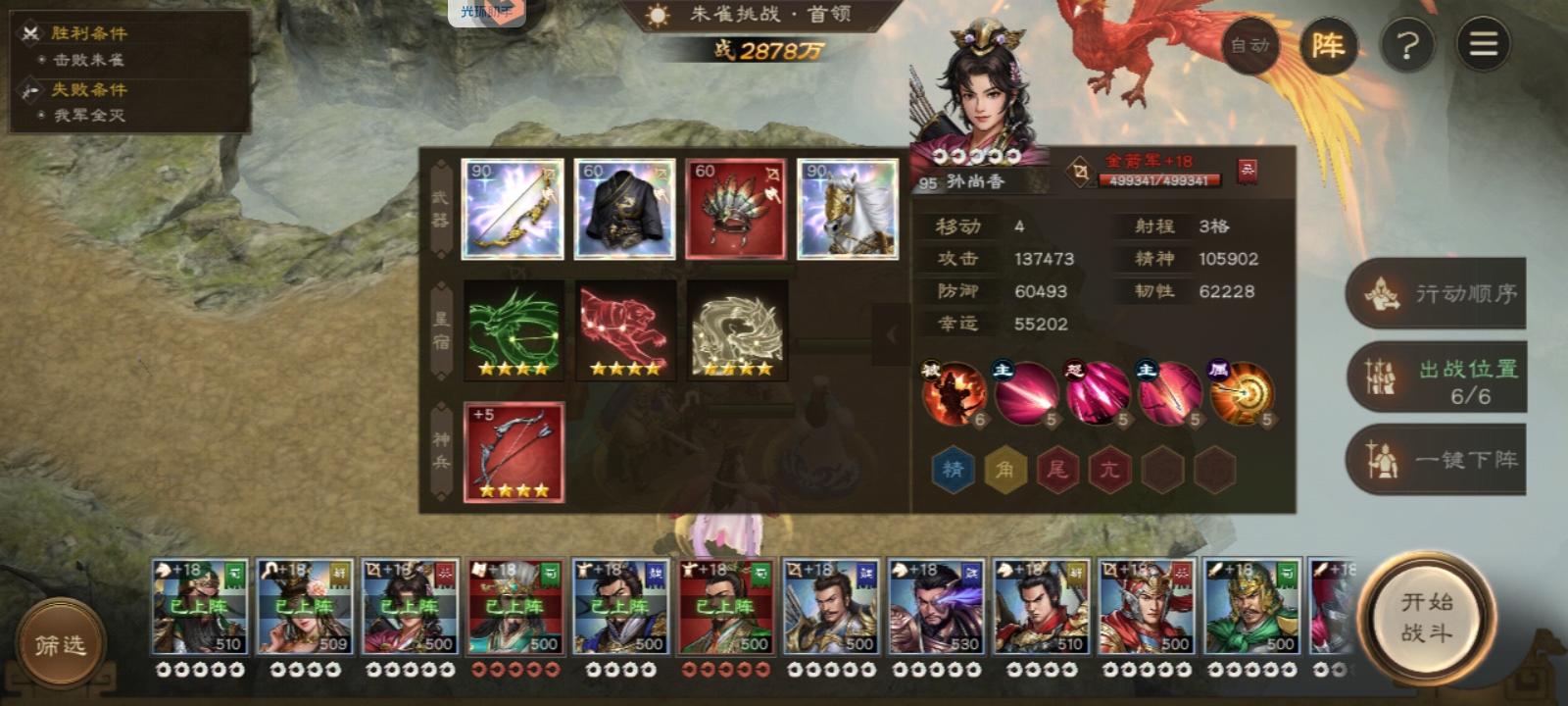Toggle the 阵 formation view
Viewport: 1568px width, 706px height.
[1328, 45]
